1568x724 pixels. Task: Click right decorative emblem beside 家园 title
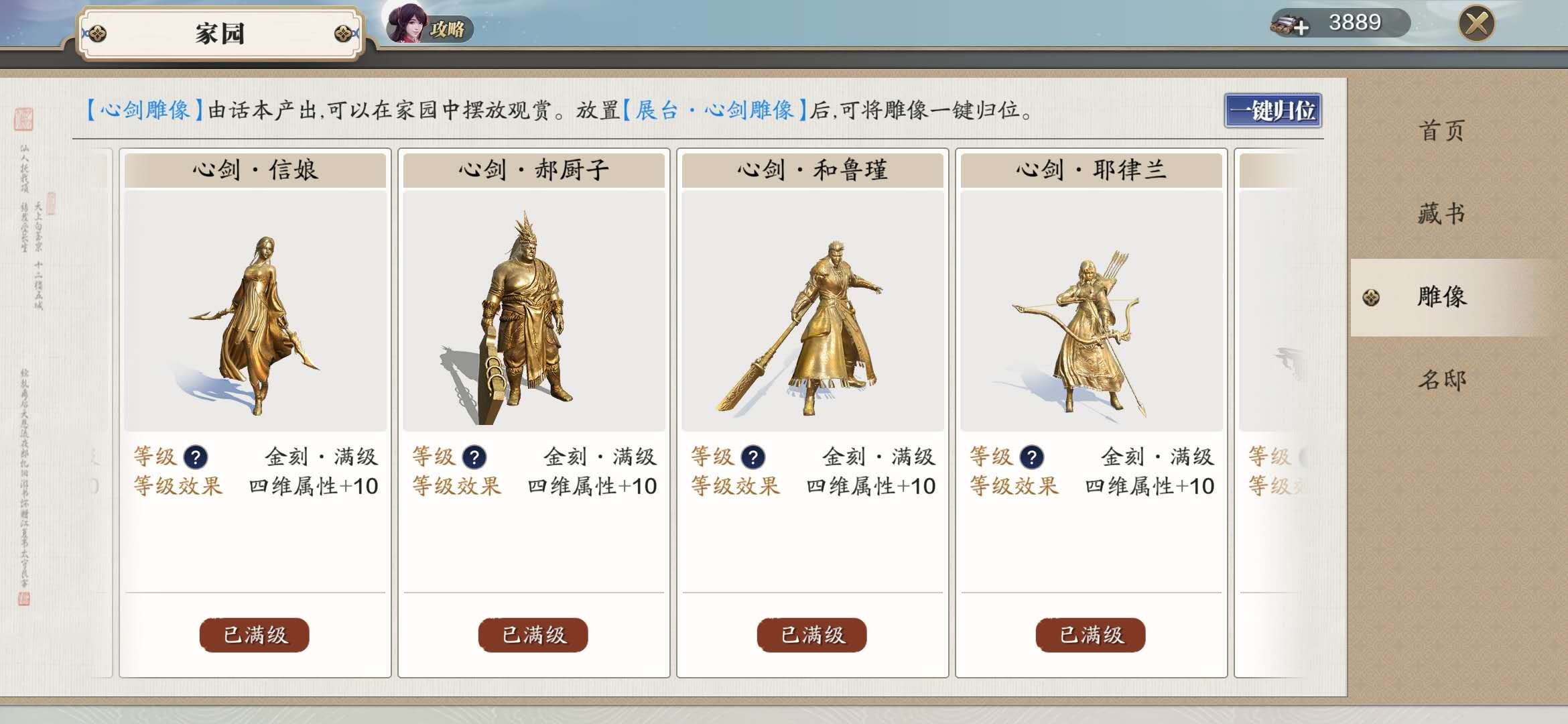(x=342, y=32)
